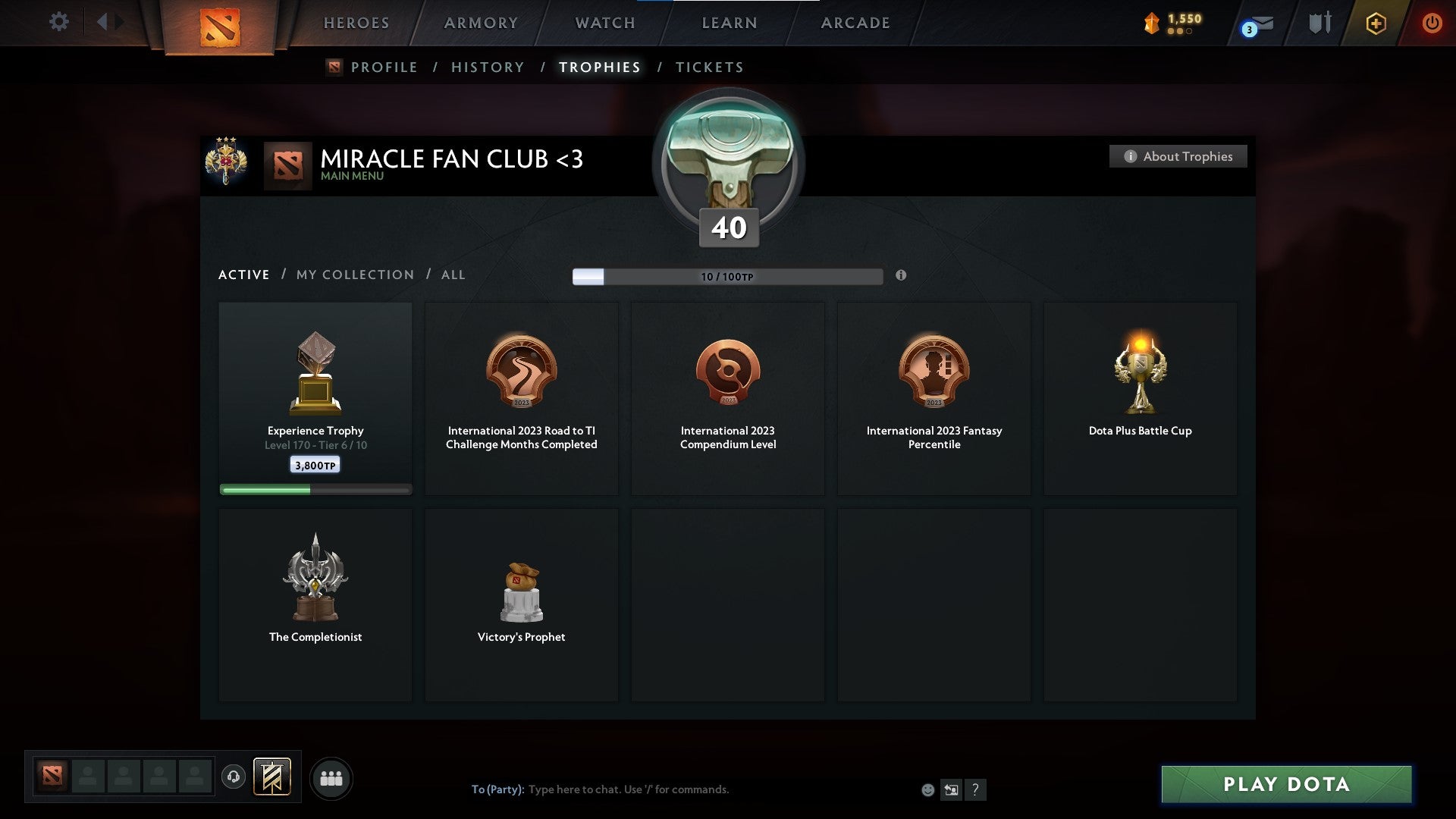Open the ARMORY menu
The height and width of the screenshot is (819, 1456).
[x=480, y=23]
